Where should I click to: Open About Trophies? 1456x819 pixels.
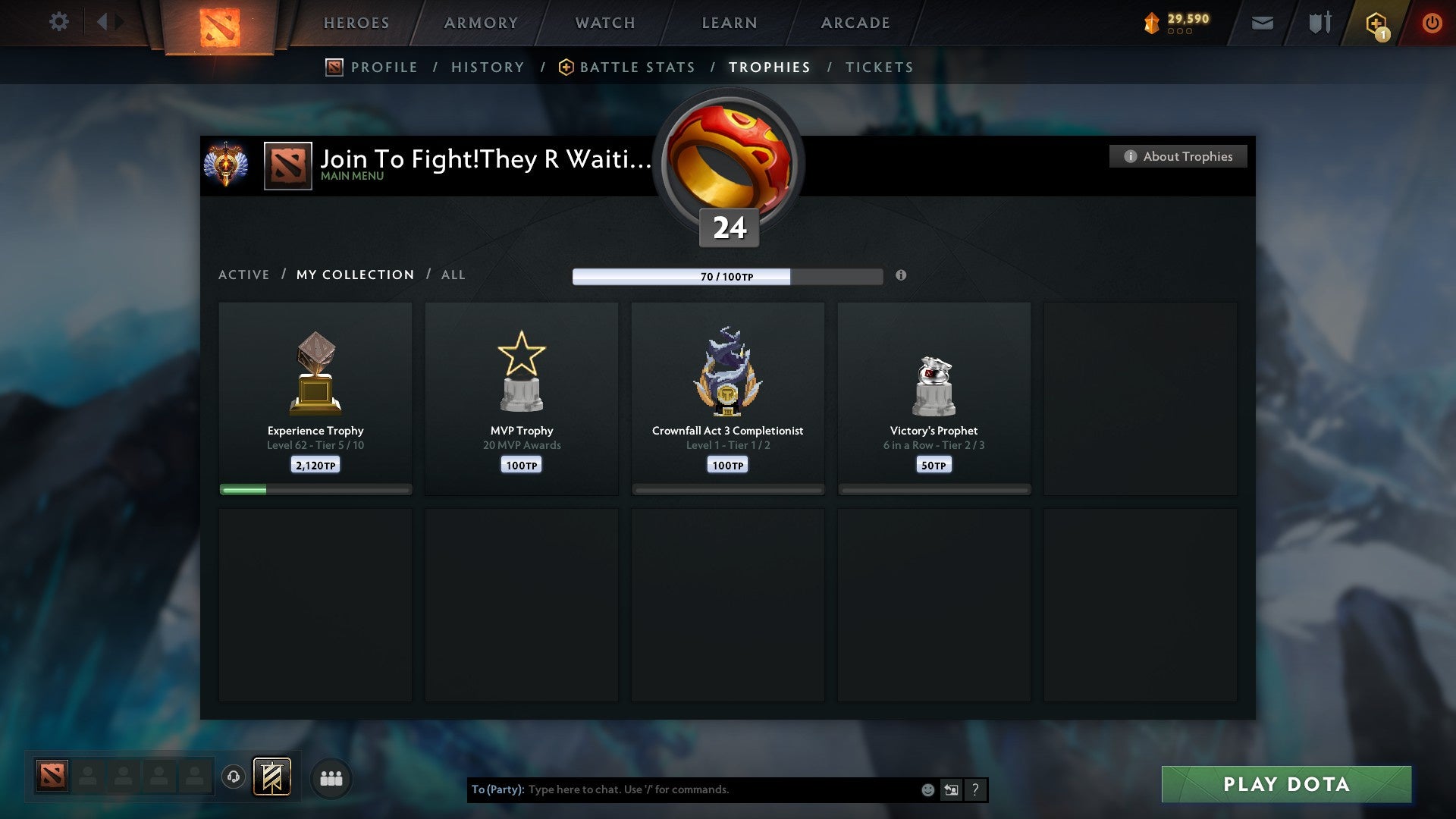1178,156
